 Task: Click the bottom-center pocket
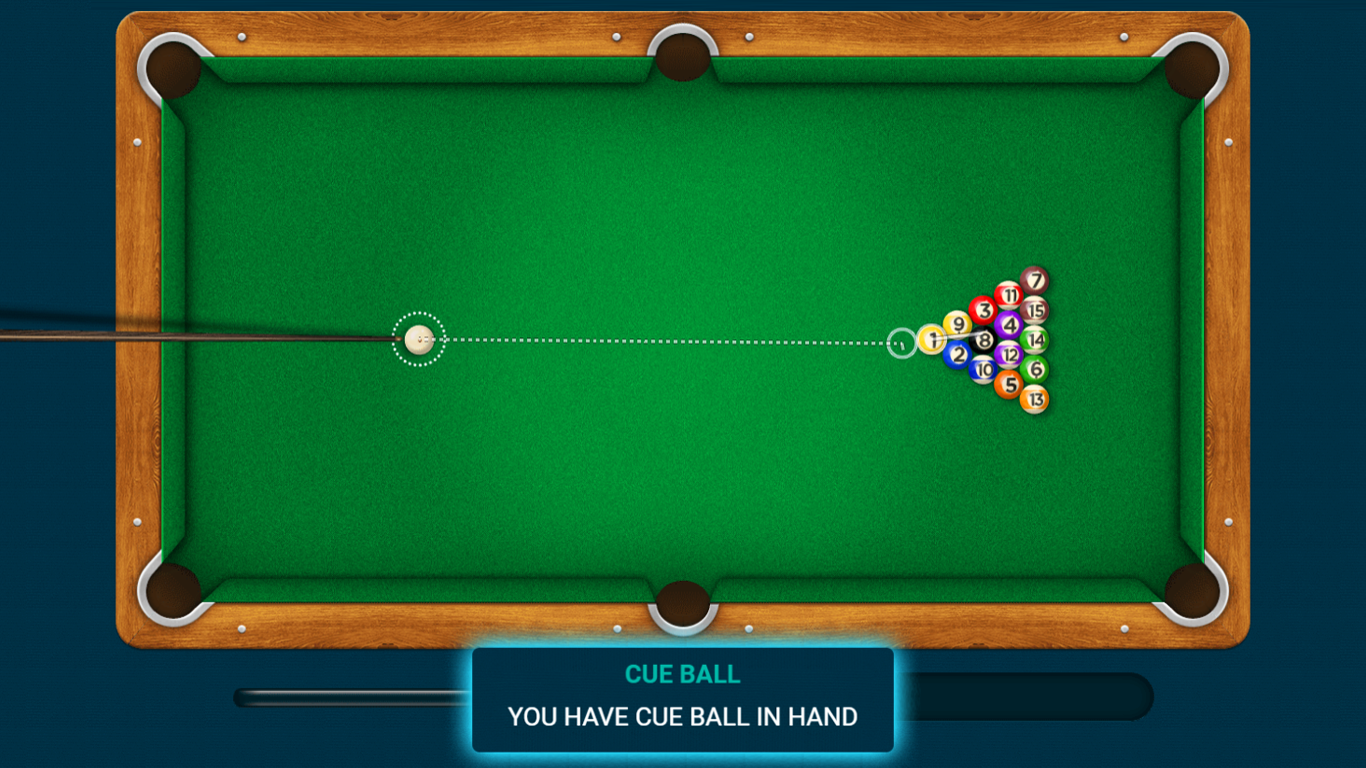click(x=683, y=605)
